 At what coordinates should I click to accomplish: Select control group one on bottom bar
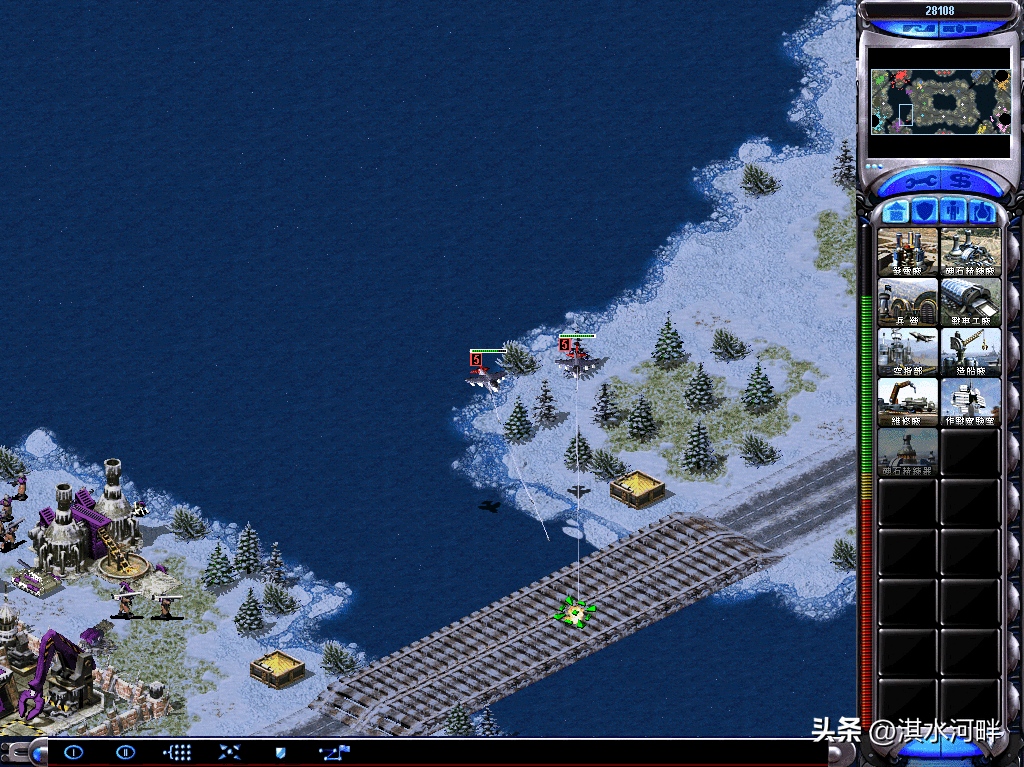coord(74,752)
